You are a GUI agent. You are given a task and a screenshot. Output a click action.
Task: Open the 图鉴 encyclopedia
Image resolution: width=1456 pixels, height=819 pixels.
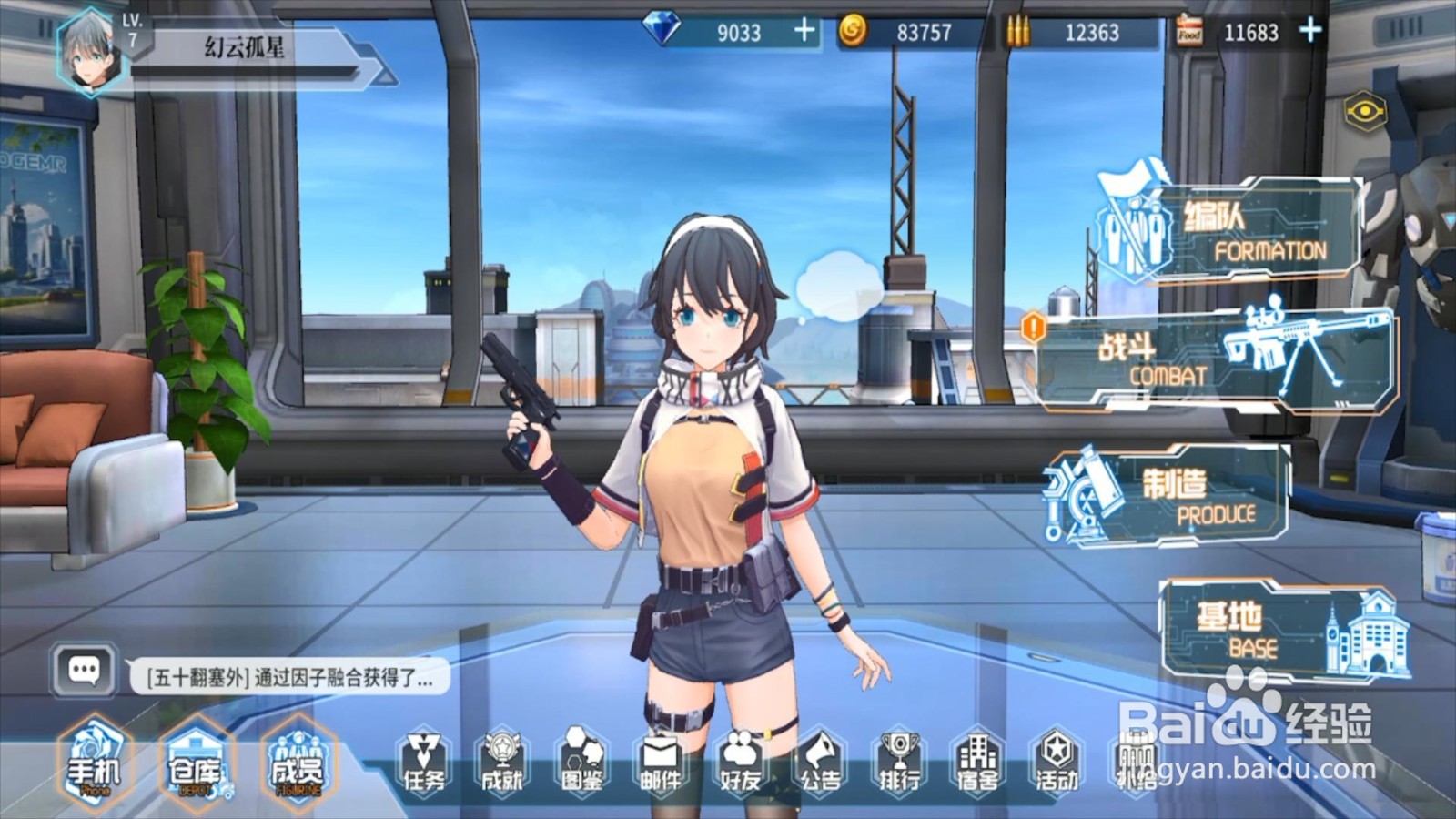(x=581, y=763)
